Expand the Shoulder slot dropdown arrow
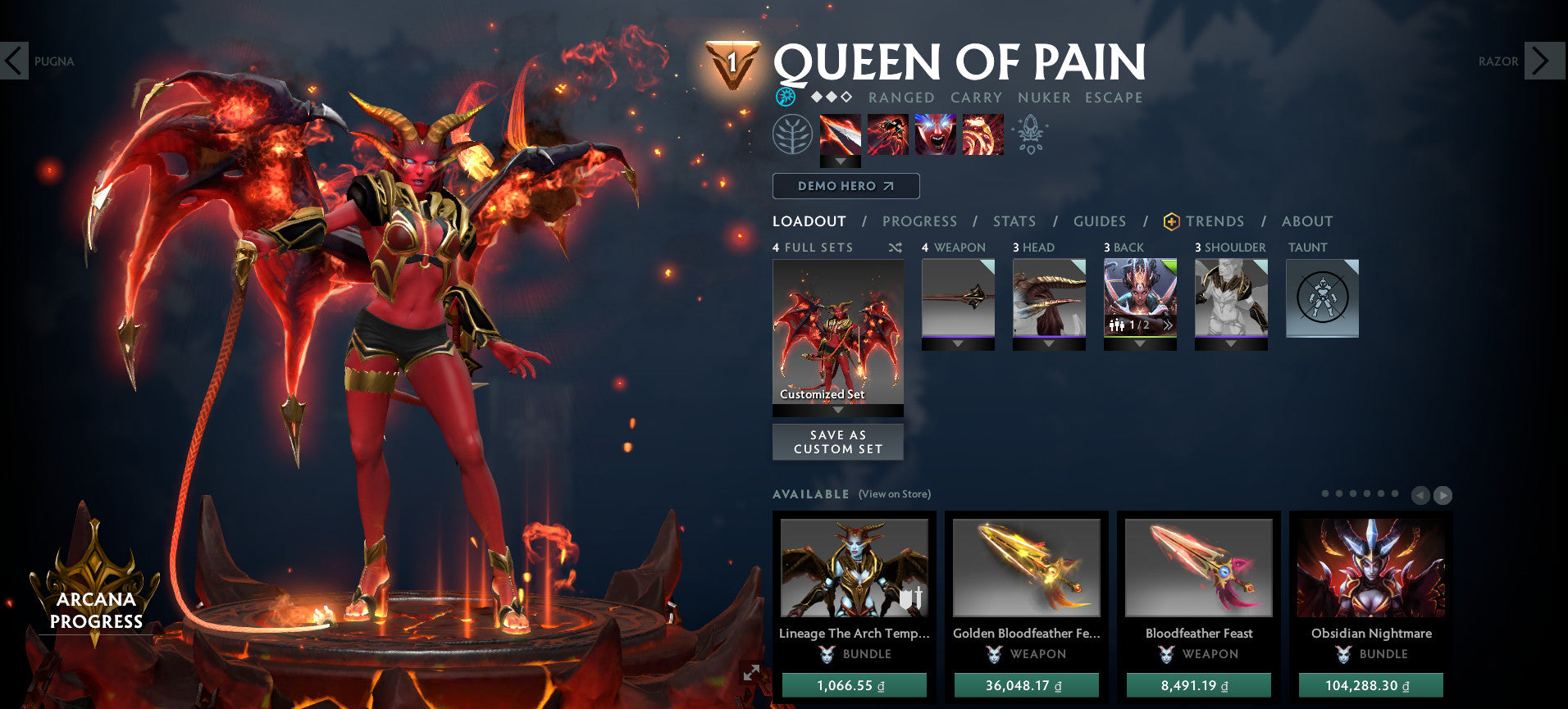This screenshot has width=1568, height=709. point(1231,344)
